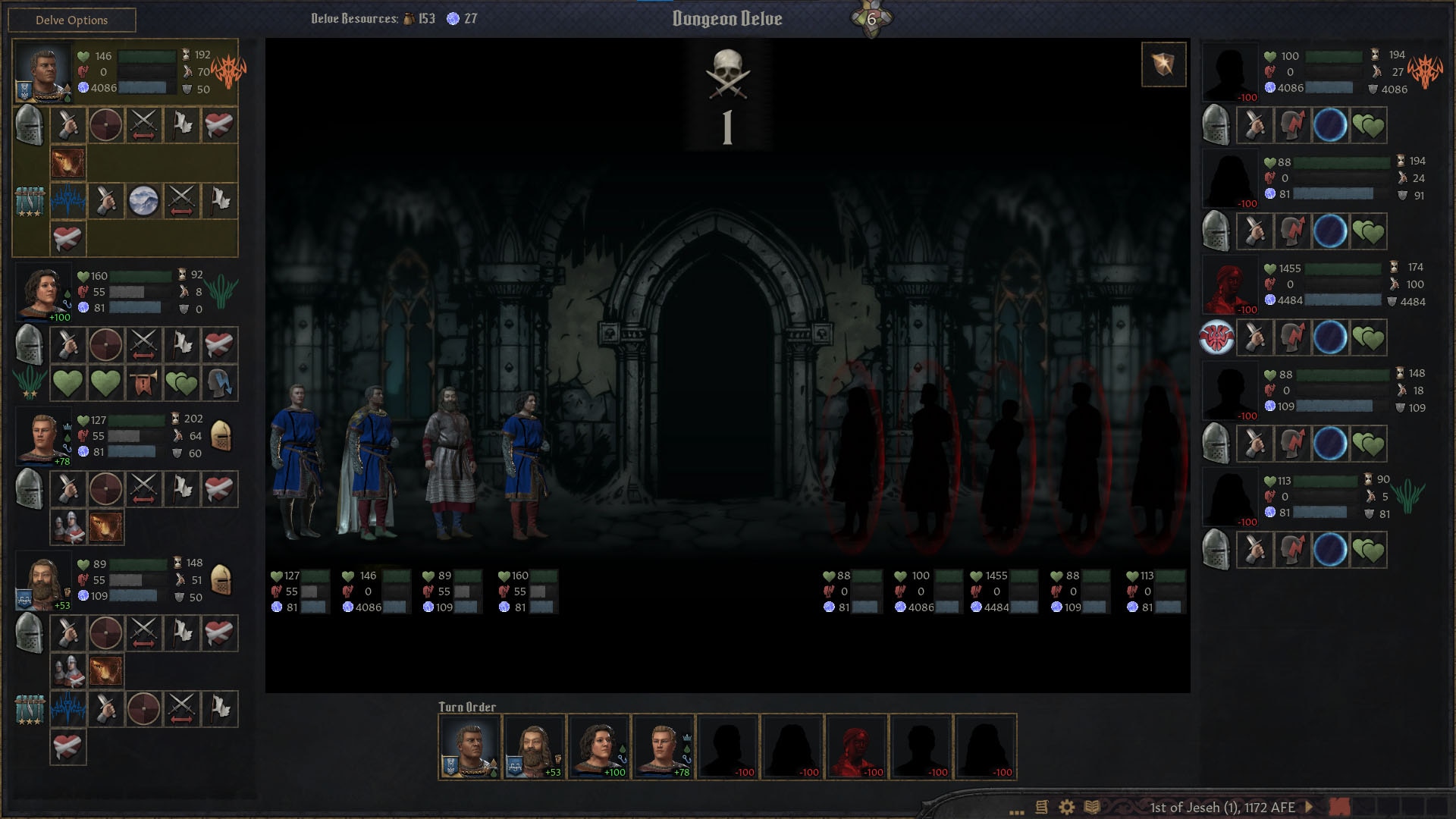Click the red silhouette in the turn order
This screenshot has width=1456, height=819.
[x=856, y=747]
